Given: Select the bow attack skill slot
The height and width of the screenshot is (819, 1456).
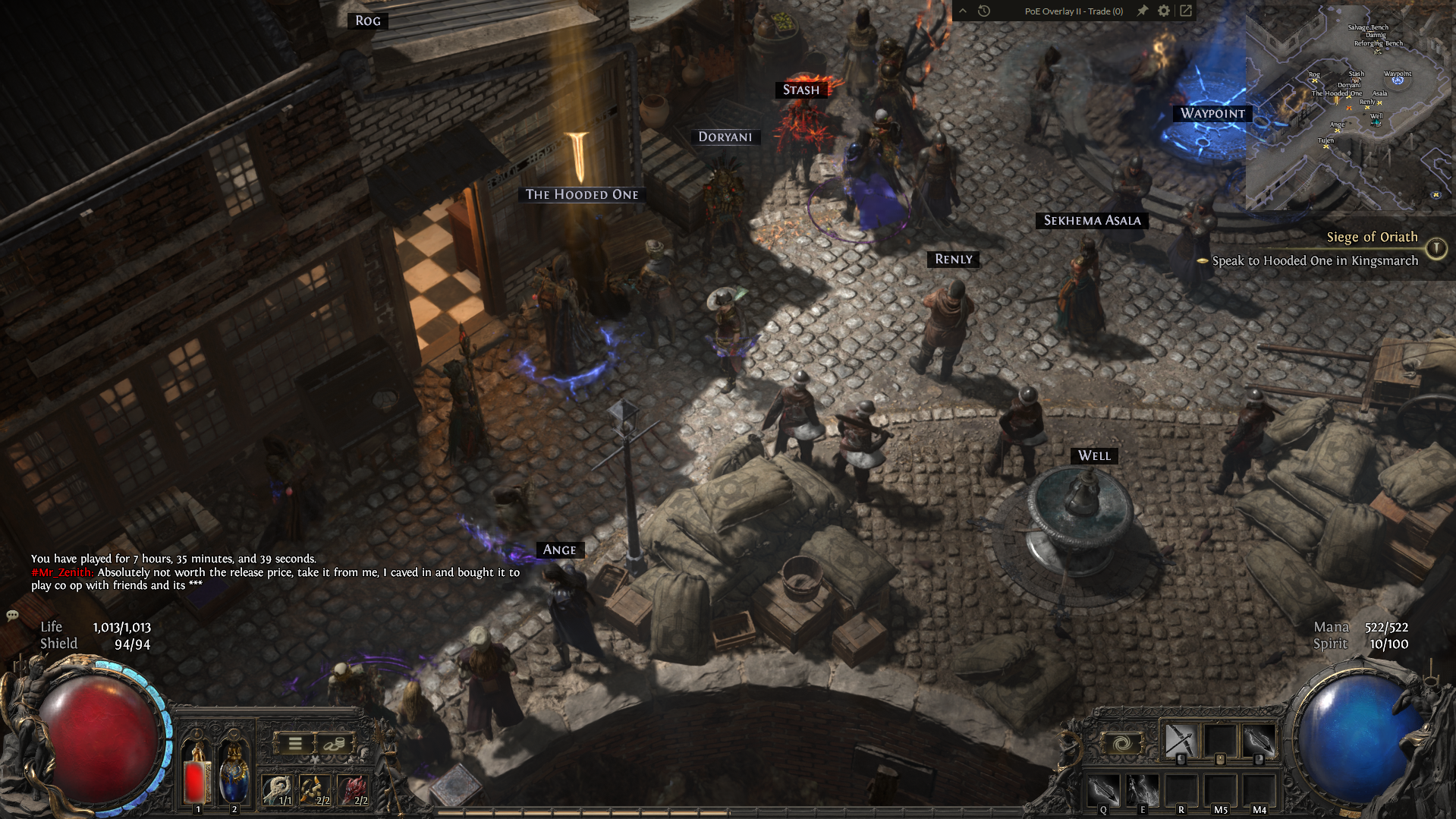Looking at the screenshot, I should [x=1181, y=741].
